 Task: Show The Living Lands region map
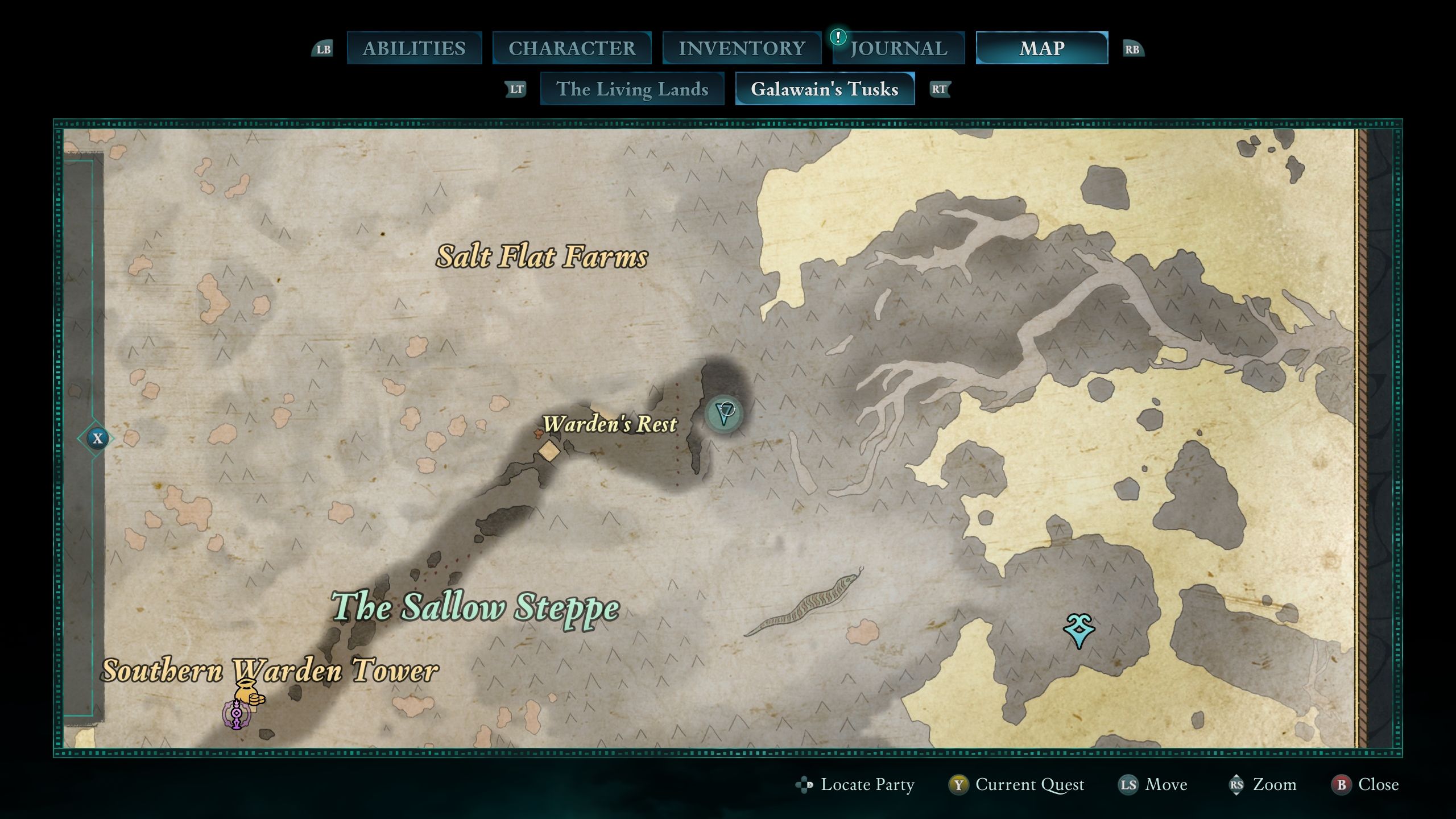(x=632, y=89)
